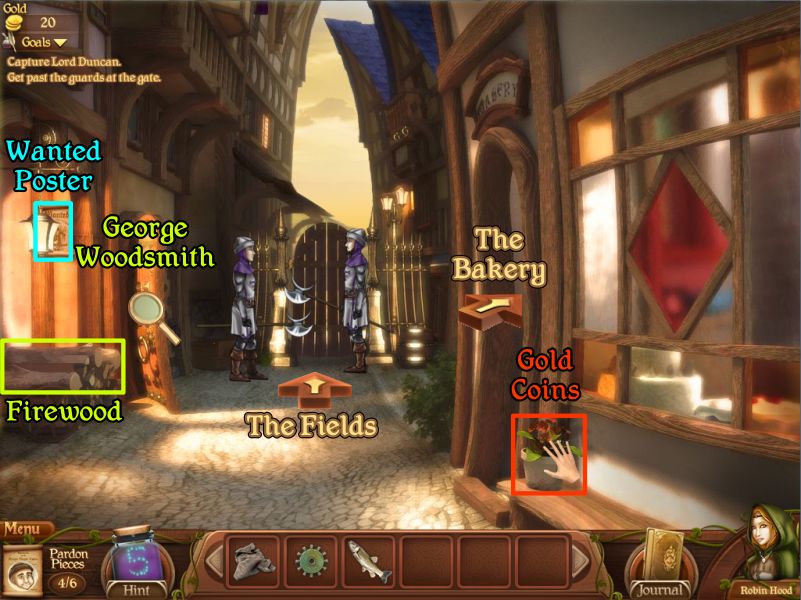Follow the arrow to The Fields
Viewport: 801px width, 600px height.
click(x=315, y=388)
